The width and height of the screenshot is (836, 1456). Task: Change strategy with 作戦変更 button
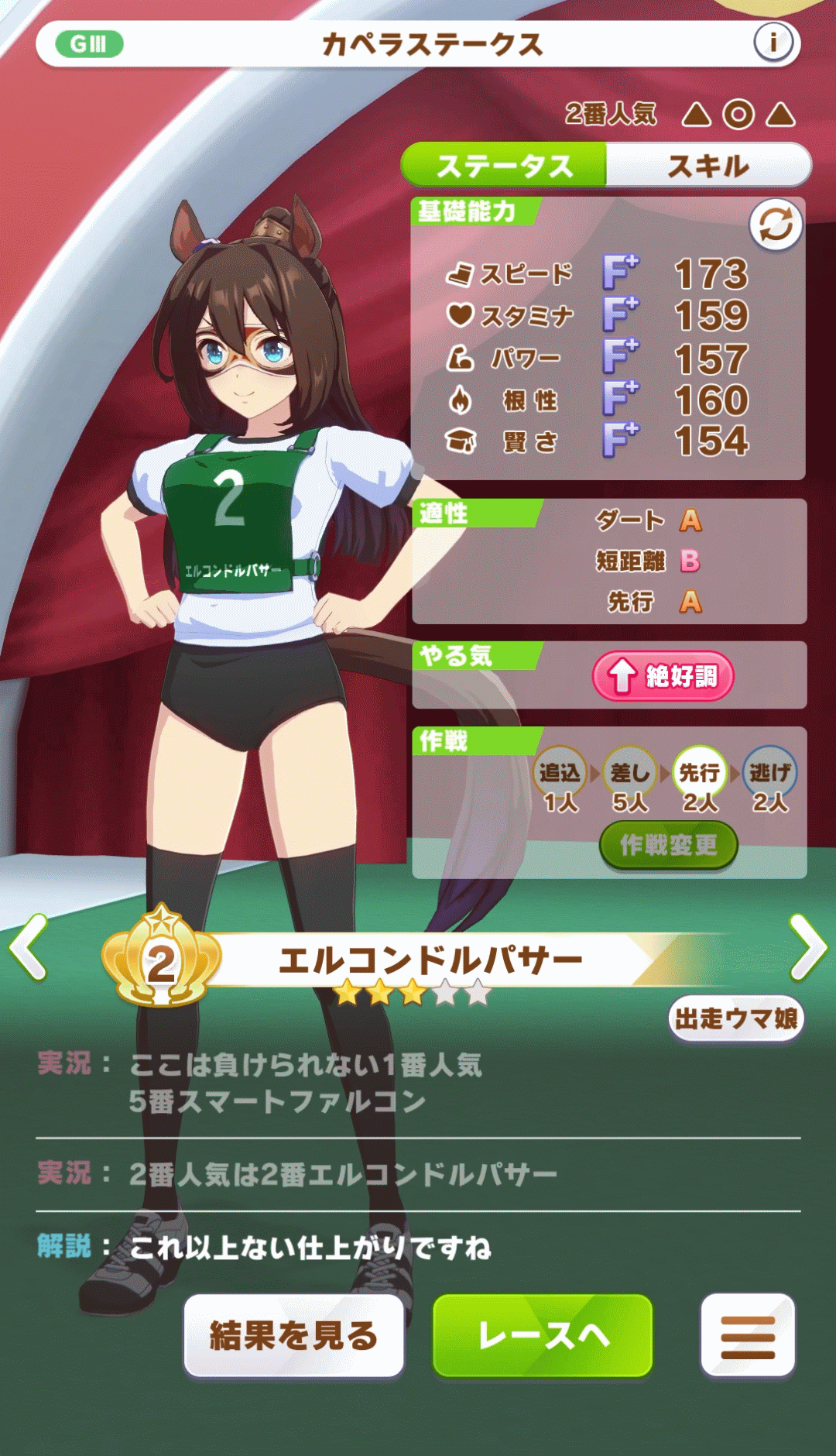coord(668,845)
